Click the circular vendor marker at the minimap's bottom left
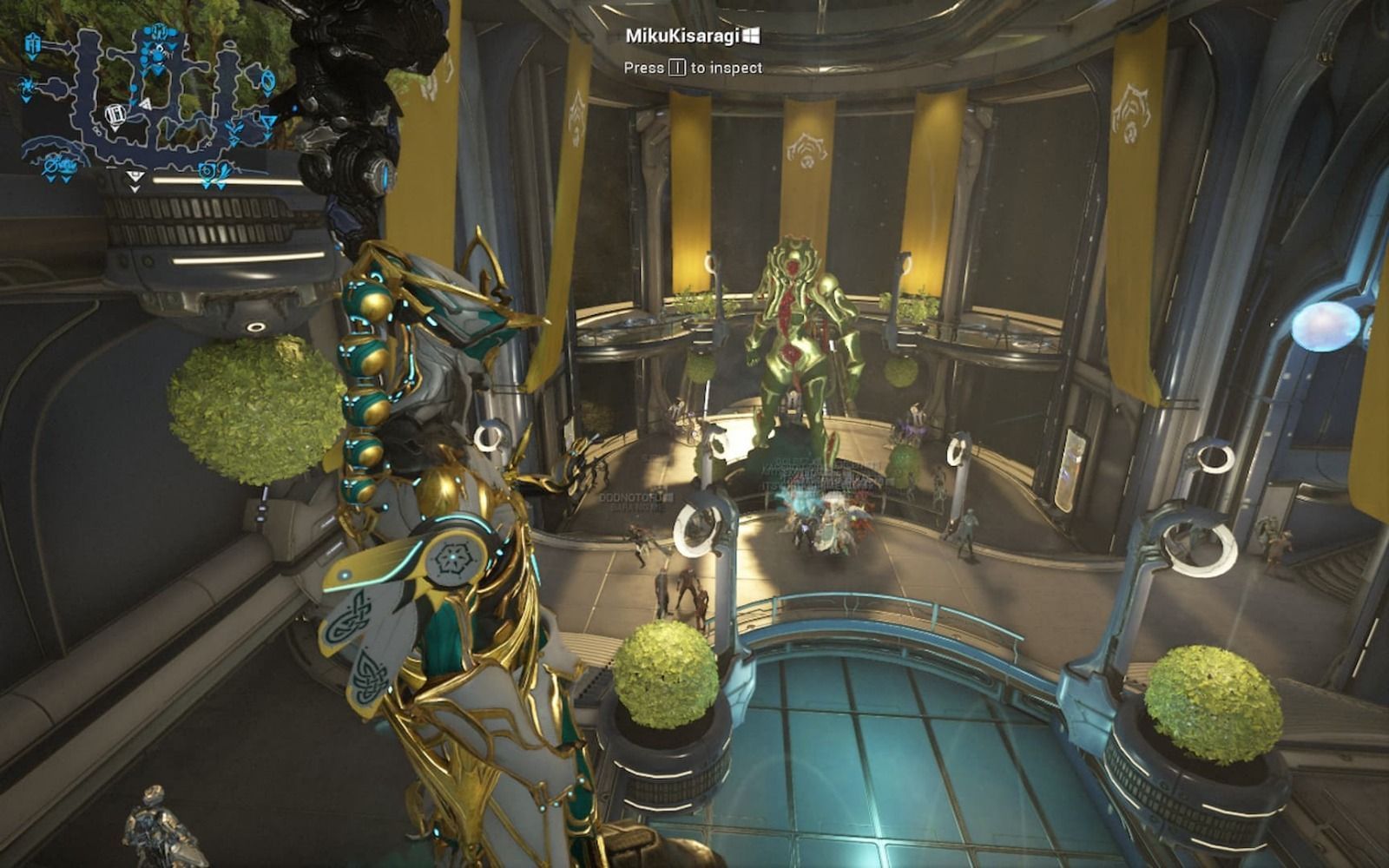Image resolution: width=1389 pixels, height=868 pixels. [x=52, y=165]
